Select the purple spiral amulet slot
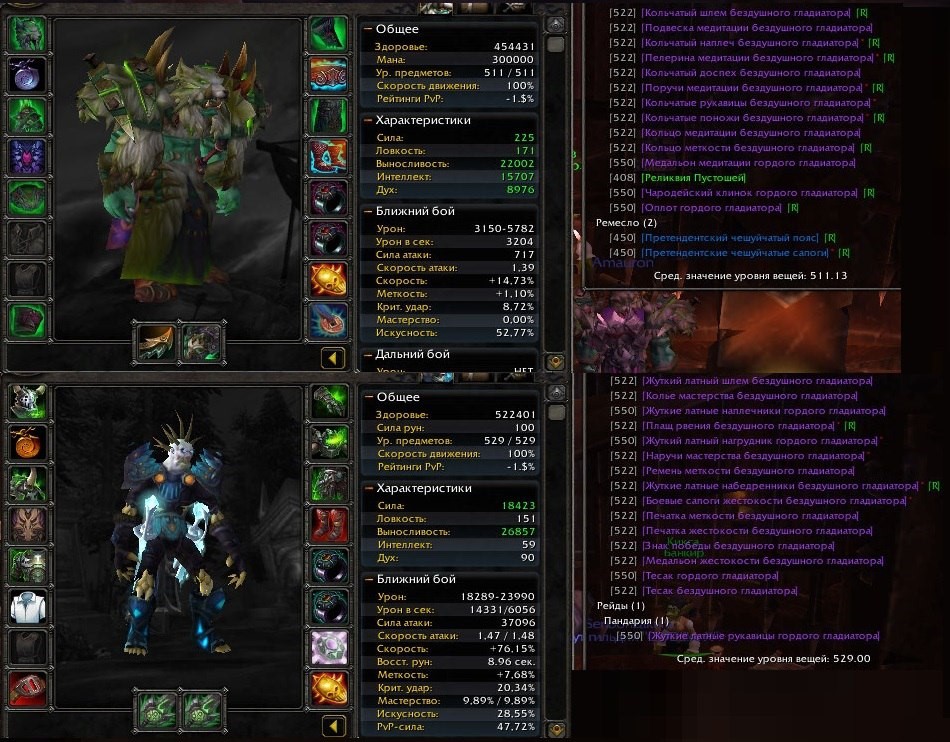Screen dimensions: 950x742 coord(29,75)
